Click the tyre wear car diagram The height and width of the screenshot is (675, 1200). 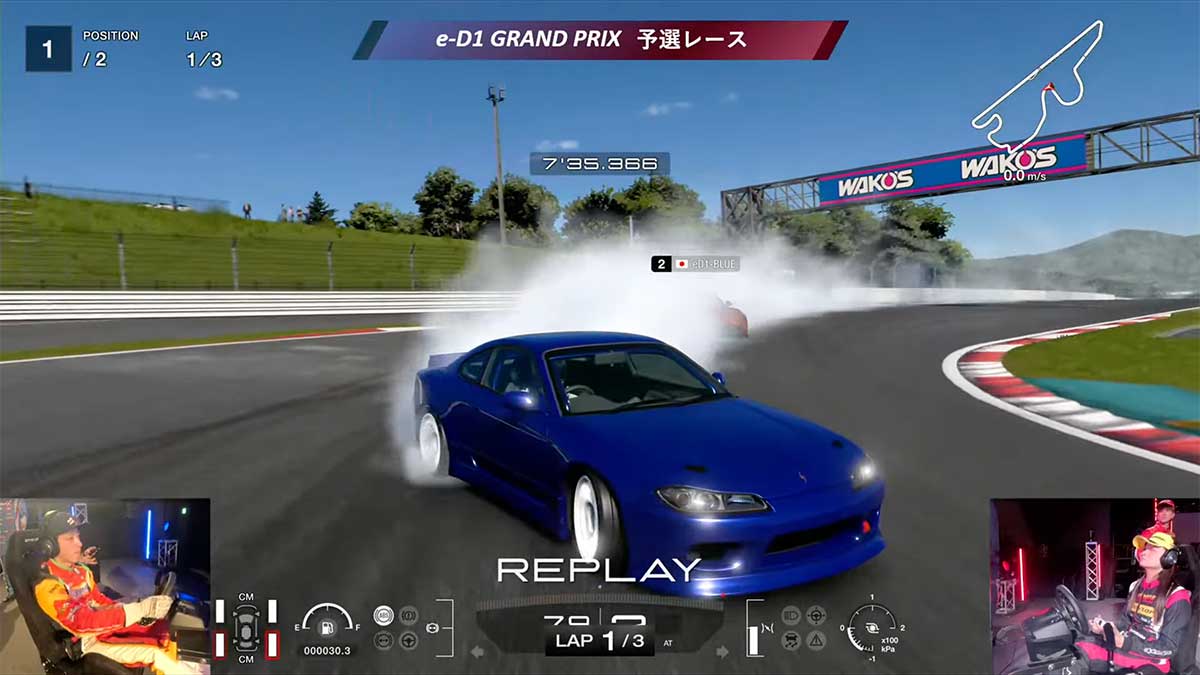pyautogui.click(x=246, y=628)
